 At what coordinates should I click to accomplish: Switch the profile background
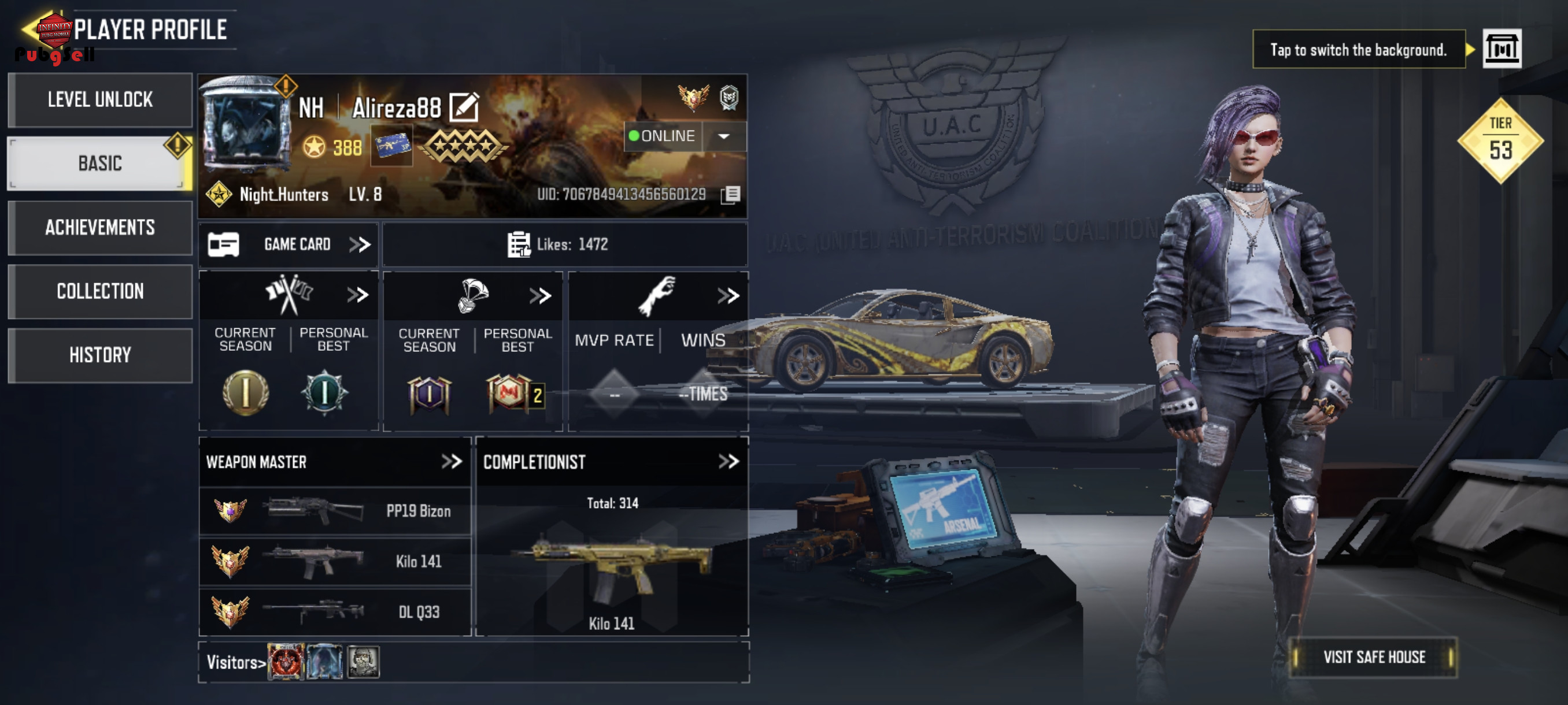1502,49
